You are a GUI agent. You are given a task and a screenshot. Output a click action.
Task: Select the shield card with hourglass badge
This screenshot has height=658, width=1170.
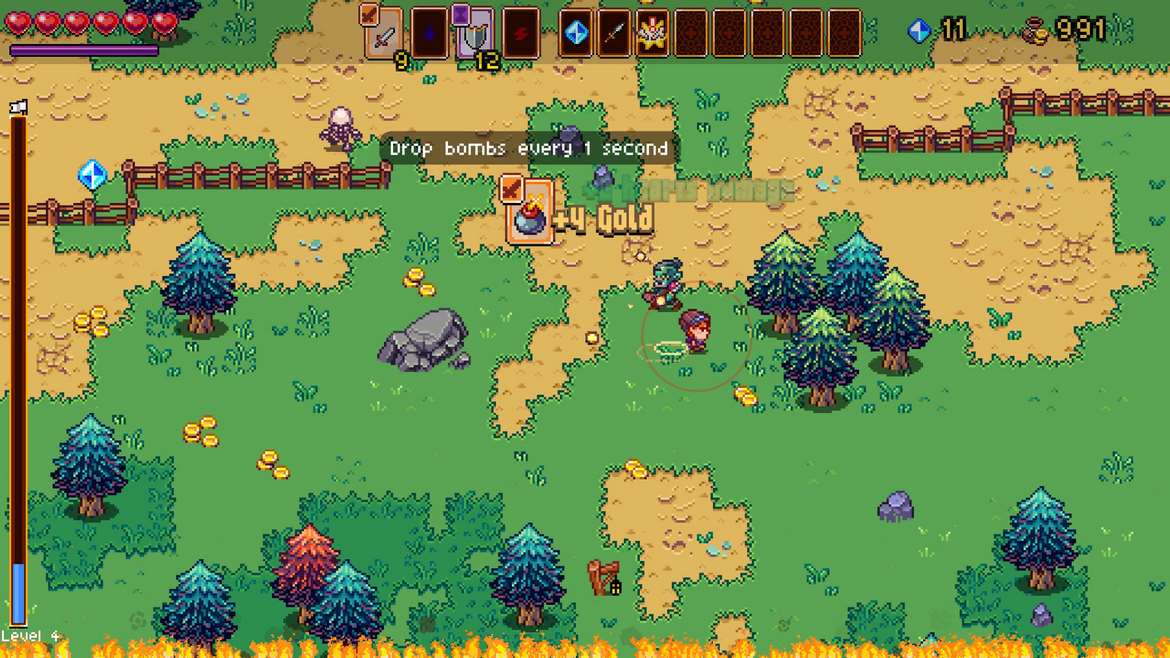[x=475, y=33]
